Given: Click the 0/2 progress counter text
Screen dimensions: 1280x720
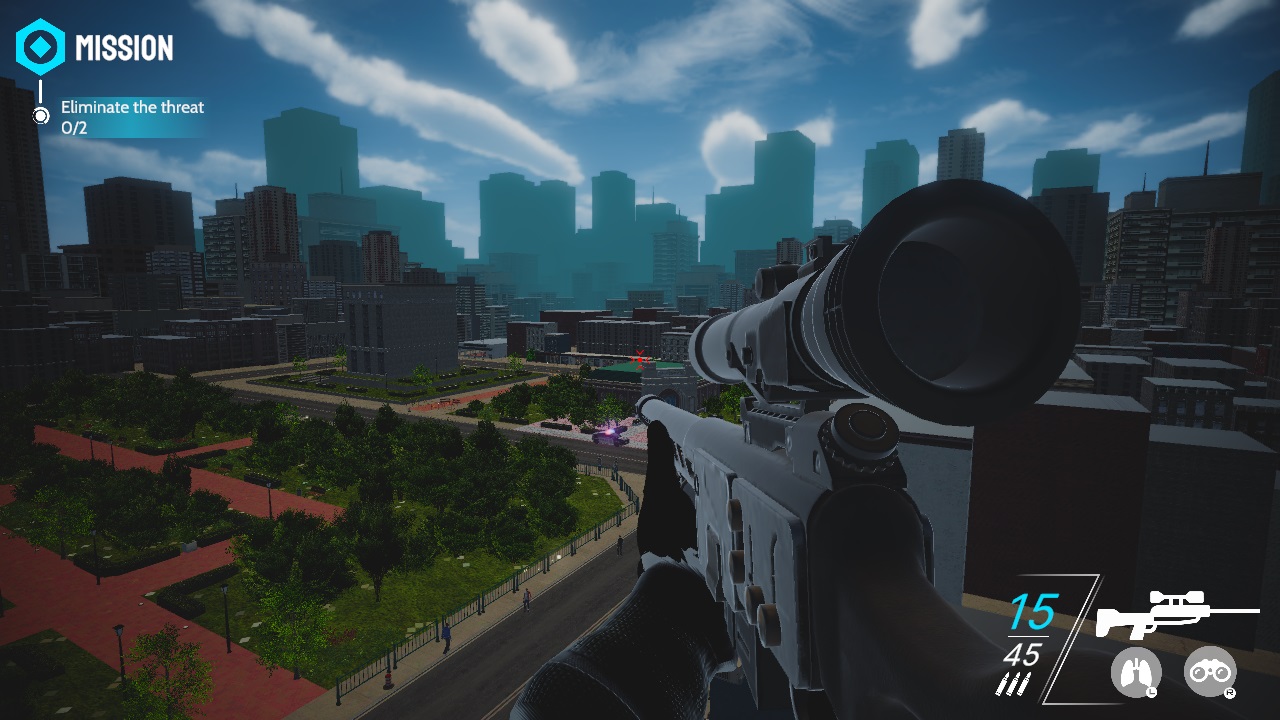Looking at the screenshot, I should [75, 127].
